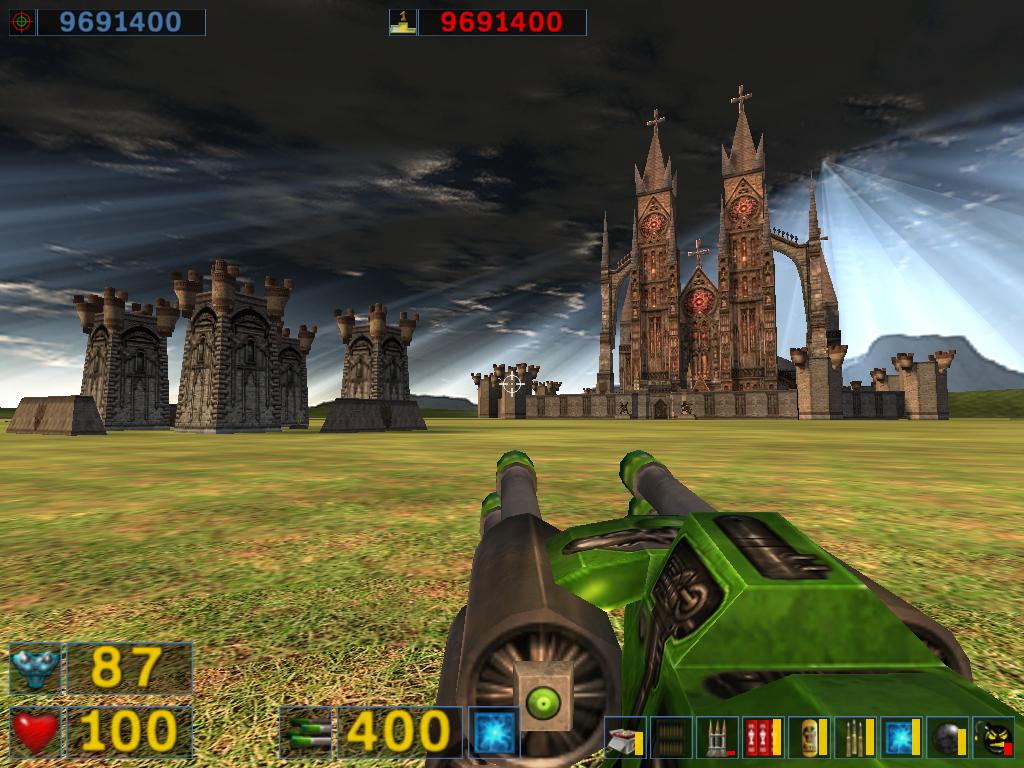
Task: Click the red crosshair score icon
Action: pos(22,22)
